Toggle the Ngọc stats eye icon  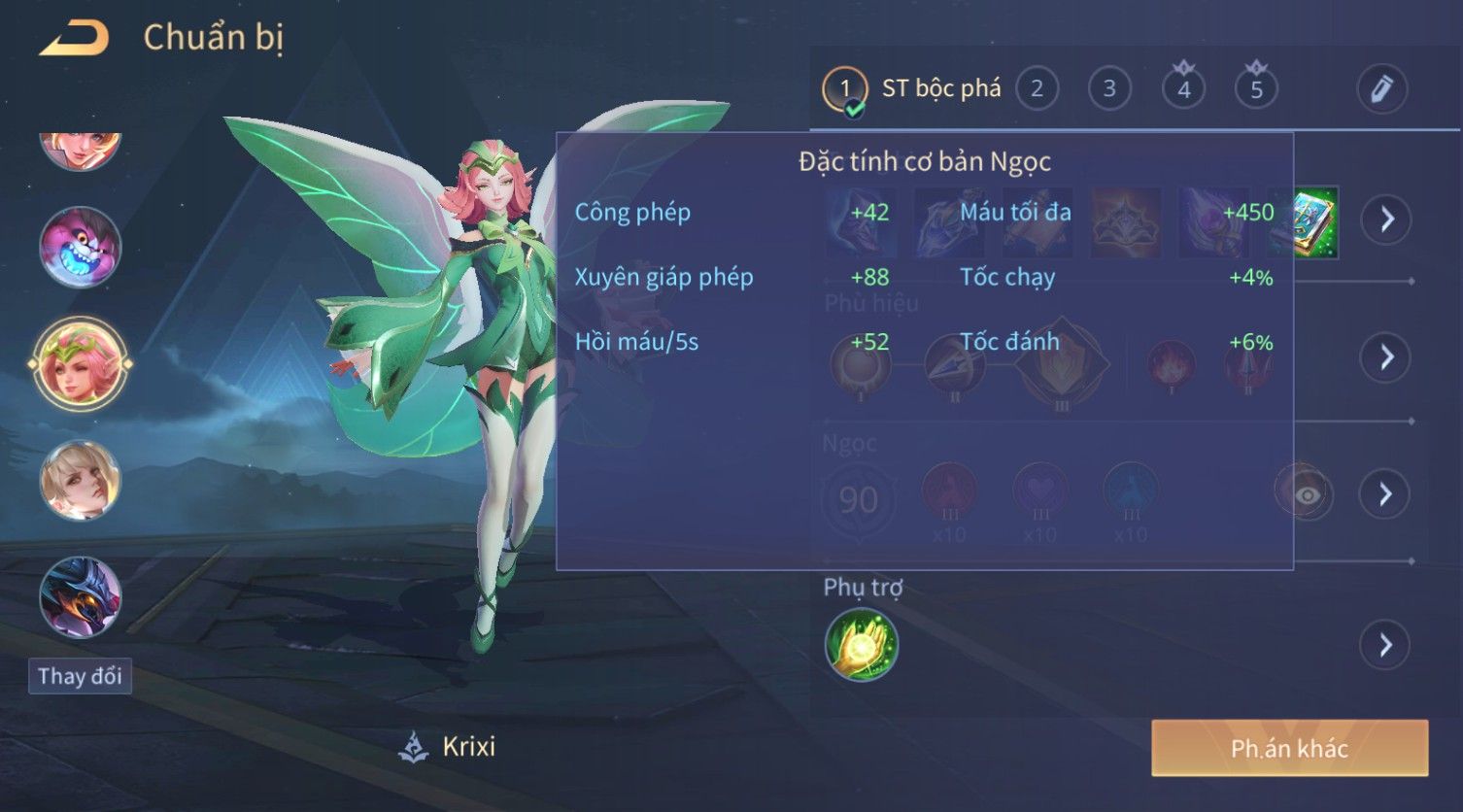pyautogui.click(x=1307, y=495)
